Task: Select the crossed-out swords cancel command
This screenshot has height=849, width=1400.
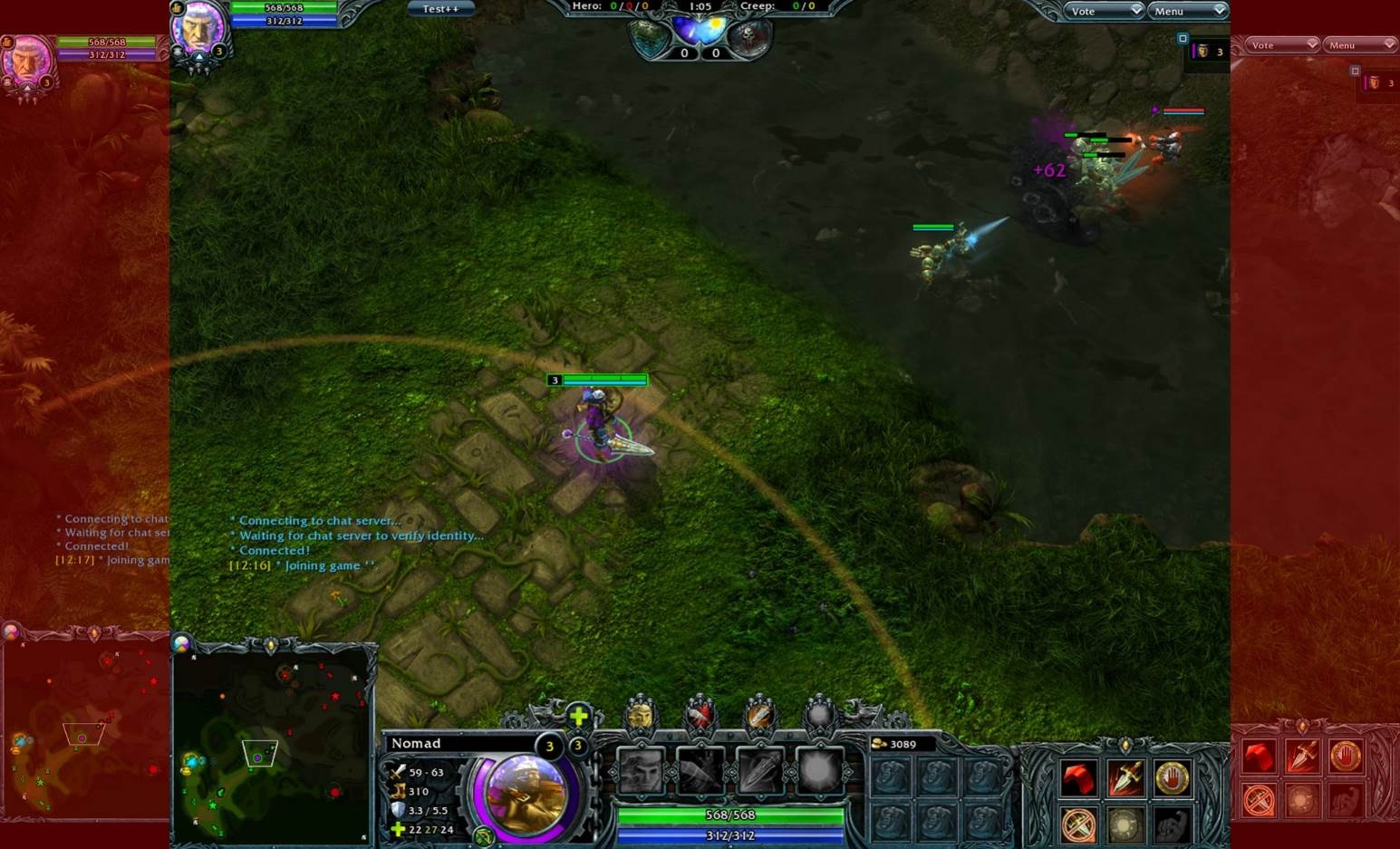Action: pyautogui.click(x=1078, y=825)
